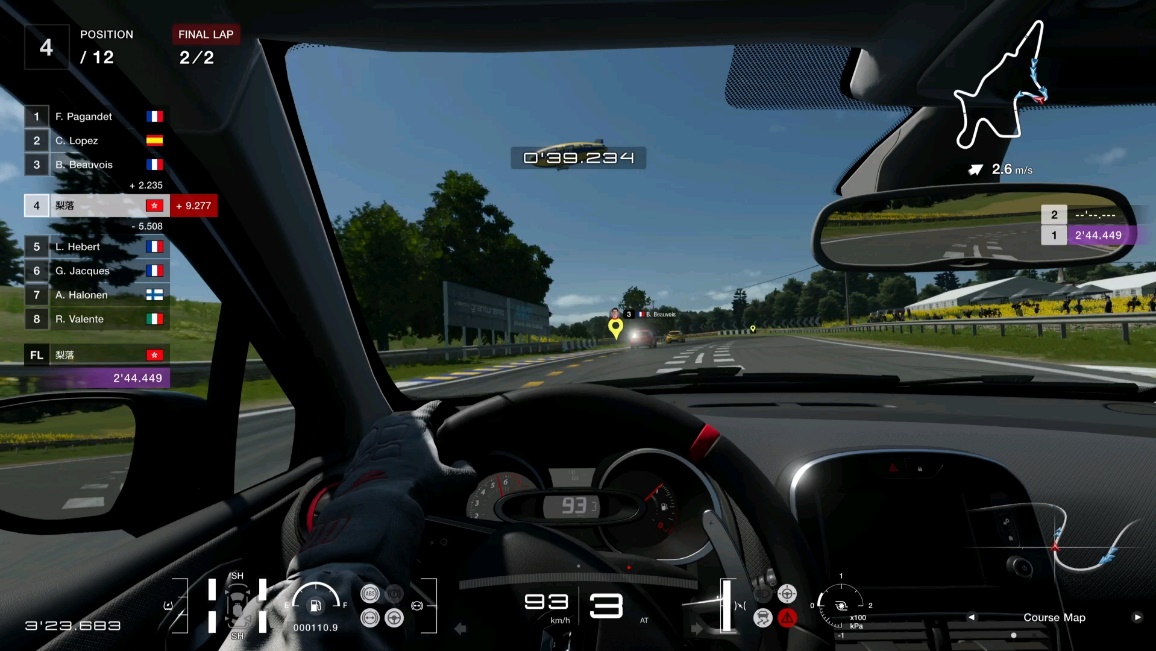
Task: Choose B. Beauvois in the standings list
Action: [97, 165]
